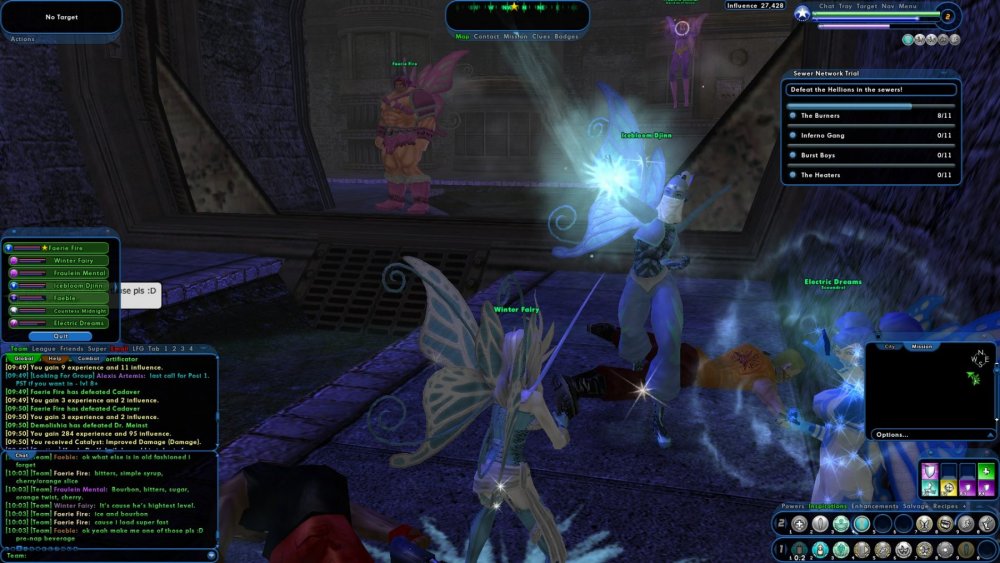Select Electric Dreams team member row

pyautogui.click(x=65, y=323)
